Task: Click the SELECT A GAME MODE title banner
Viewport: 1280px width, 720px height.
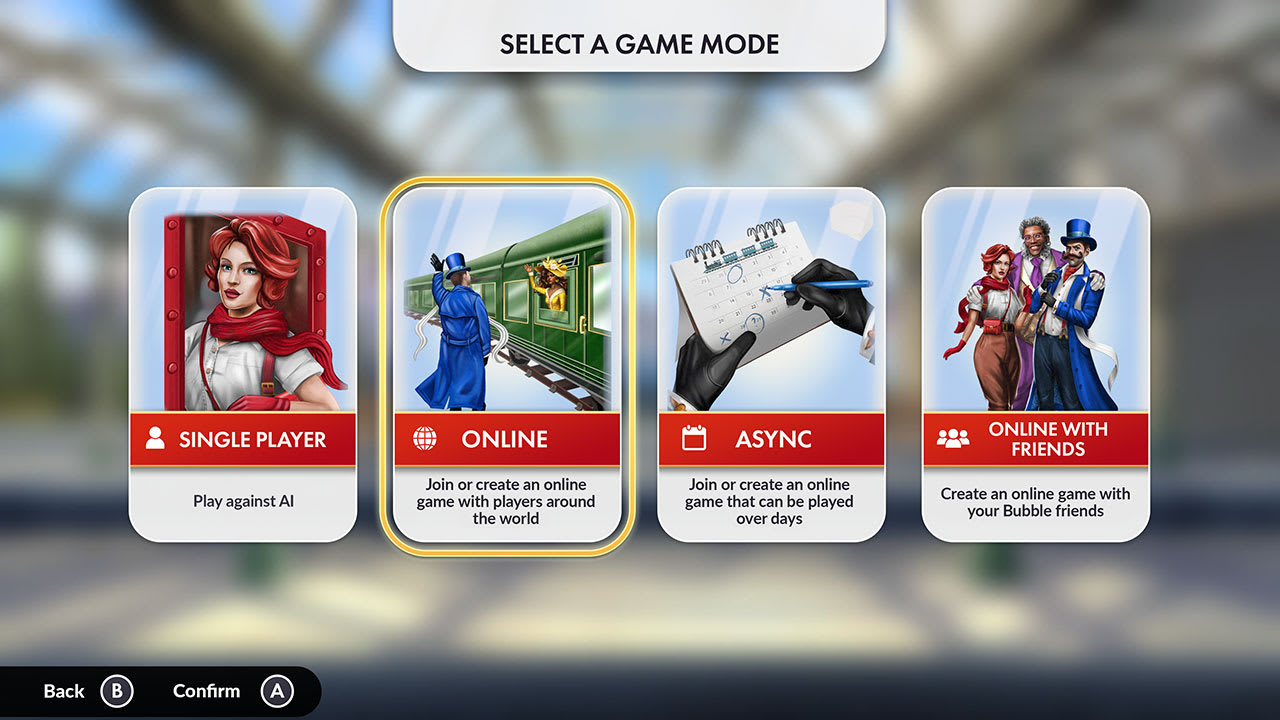Action: (x=639, y=43)
